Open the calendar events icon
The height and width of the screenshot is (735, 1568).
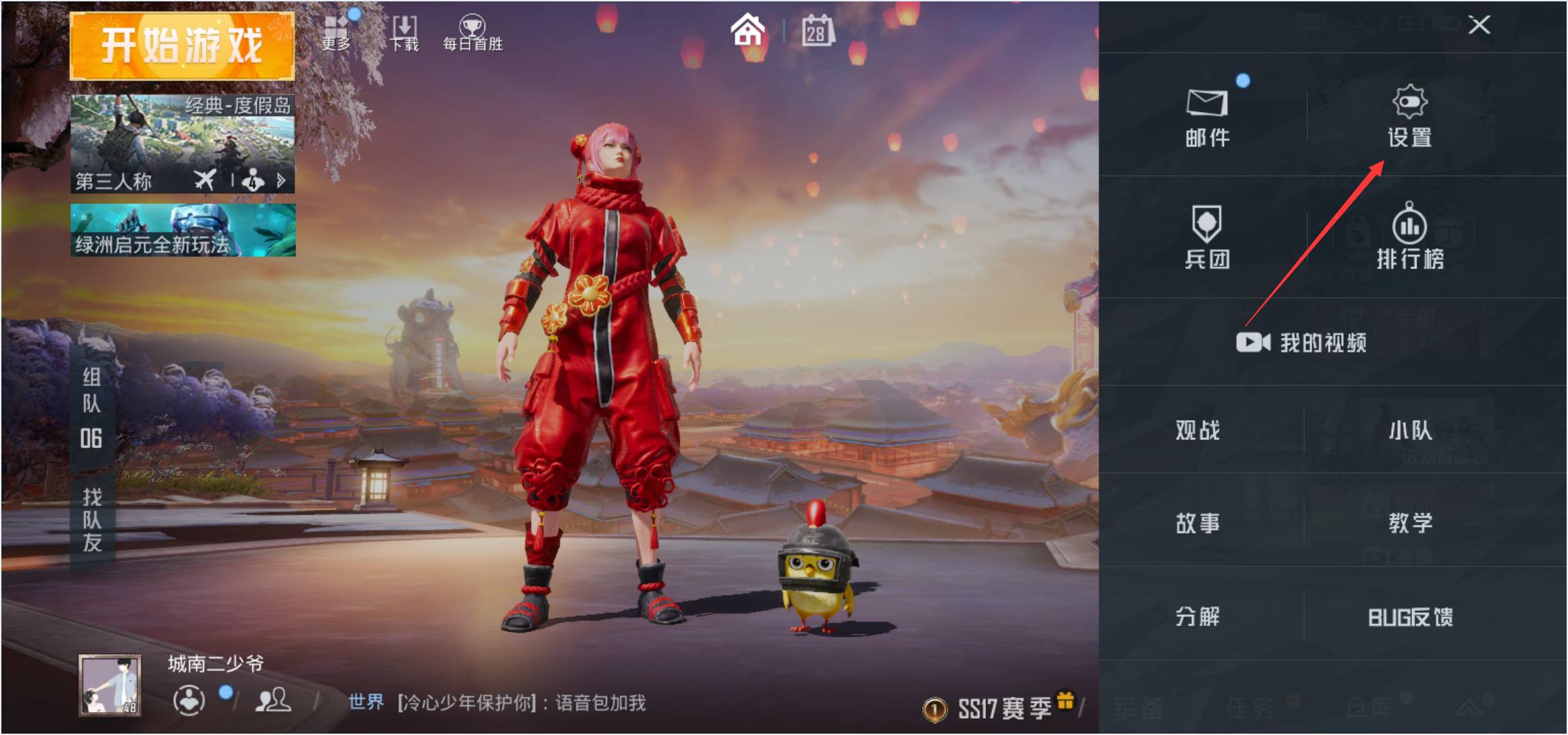click(x=818, y=30)
